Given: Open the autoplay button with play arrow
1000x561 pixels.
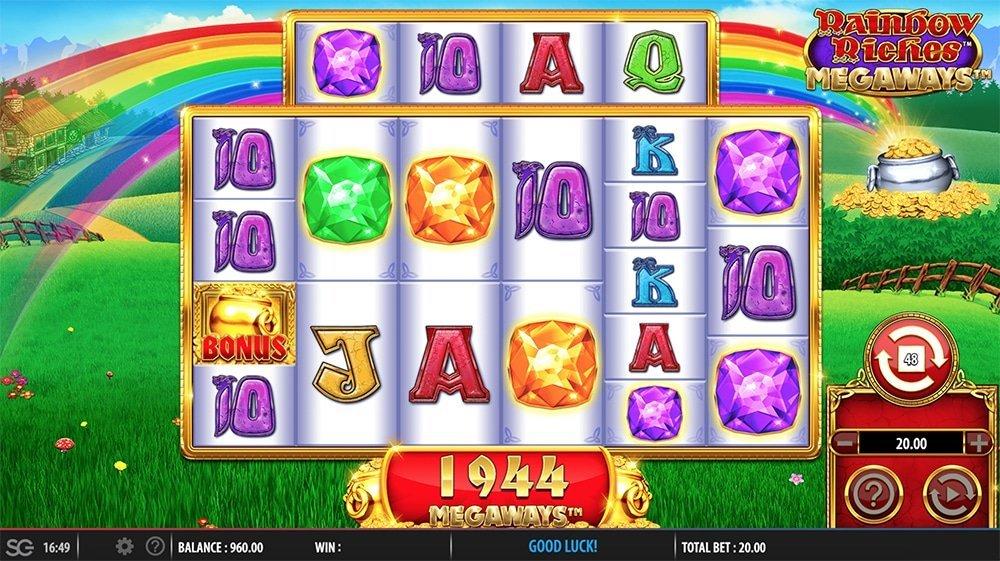Looking at the screenshot, I should pyautogui.click(x=949, y=492).
